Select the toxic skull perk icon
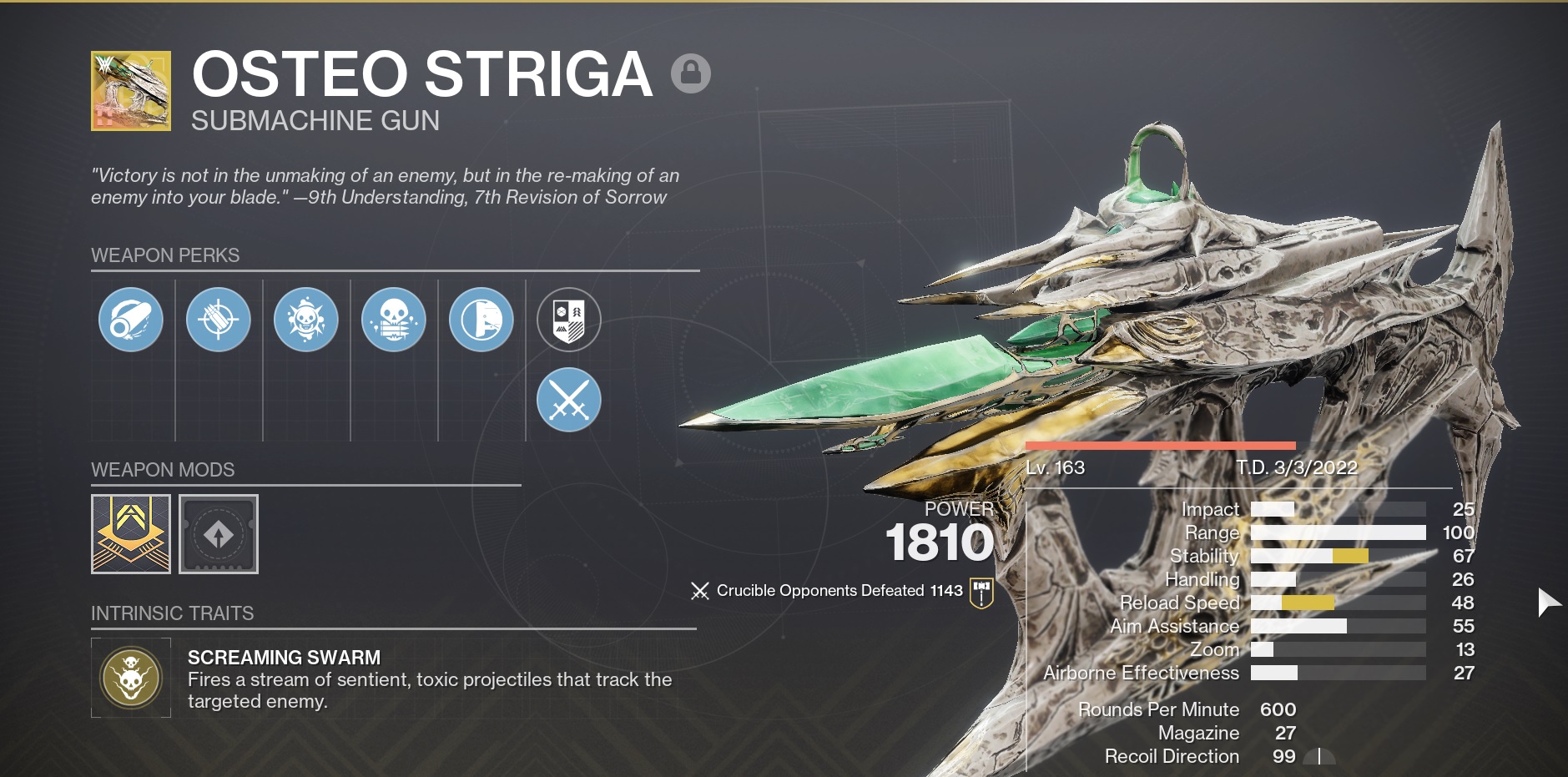The height and width of the screenshot is (777, 1568). tap(306, 320)
